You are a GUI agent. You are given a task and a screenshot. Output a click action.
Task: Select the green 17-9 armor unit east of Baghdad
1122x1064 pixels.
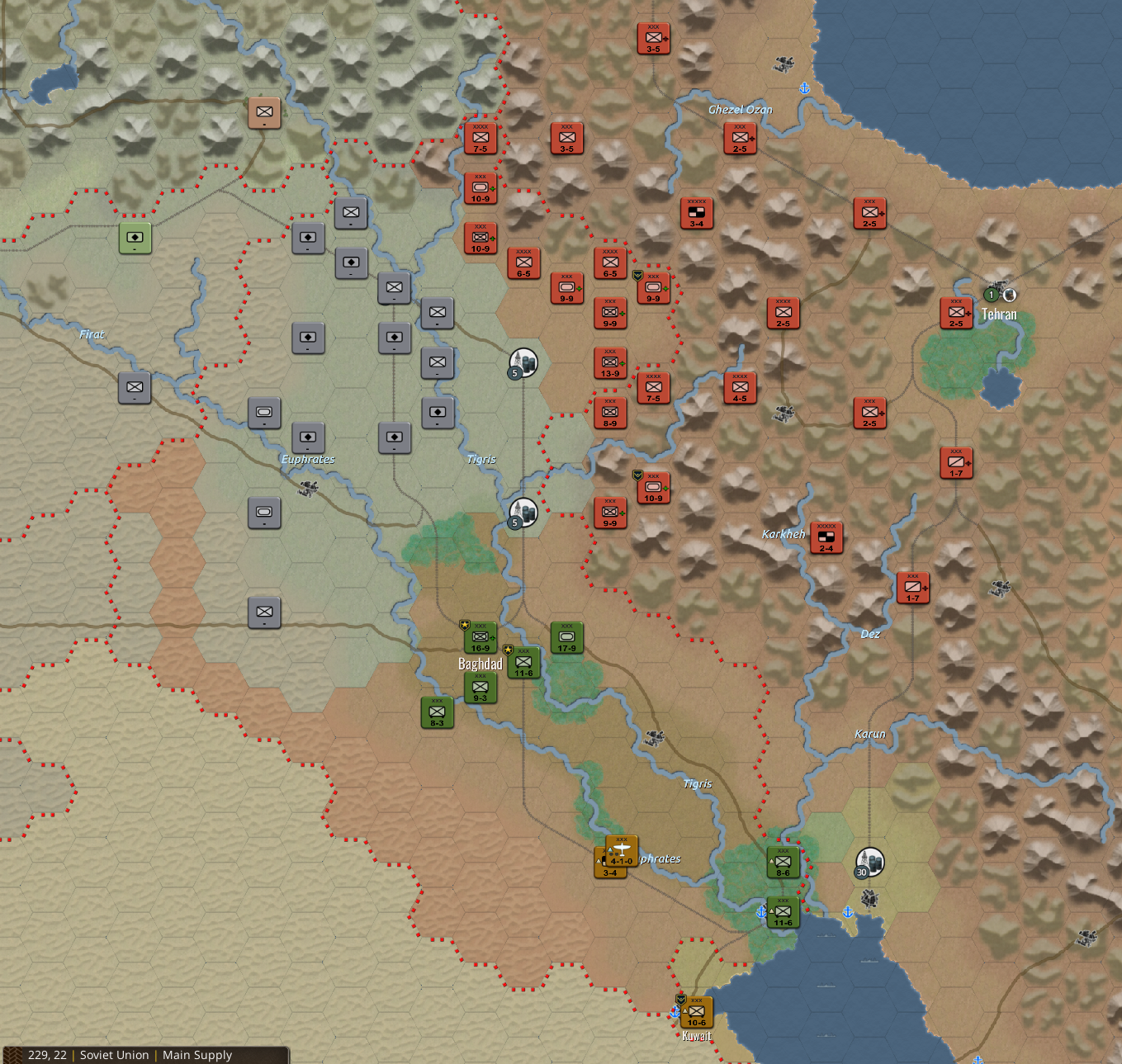point(566,636)
